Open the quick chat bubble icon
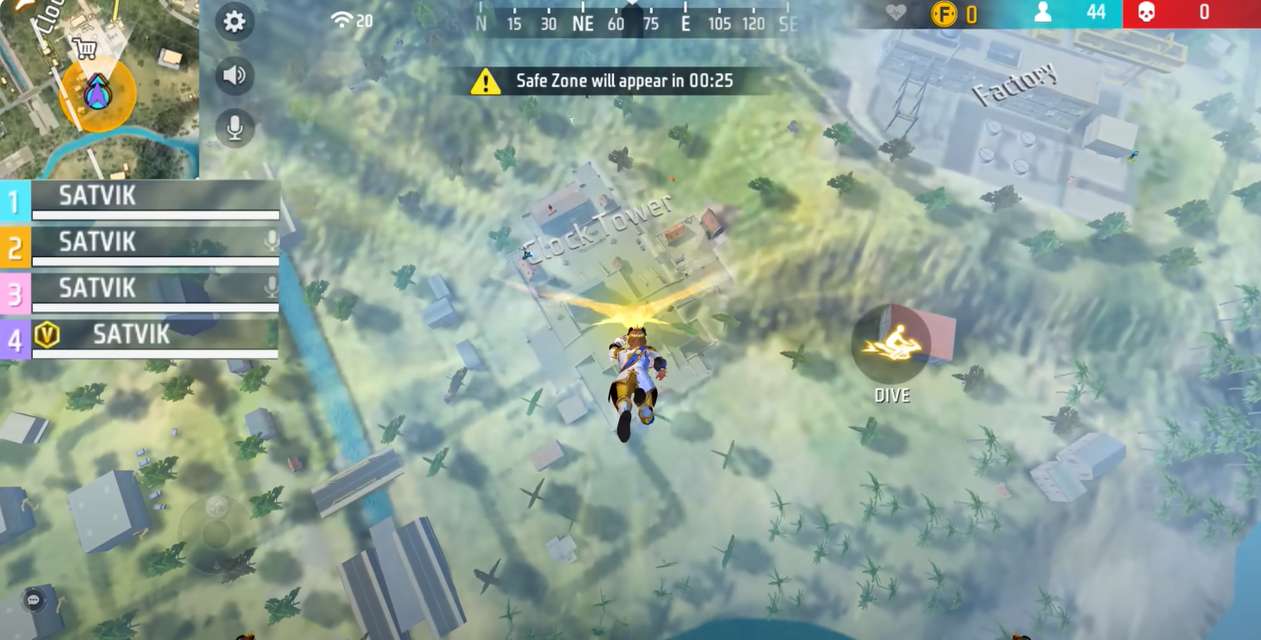 tap(34, 600)
